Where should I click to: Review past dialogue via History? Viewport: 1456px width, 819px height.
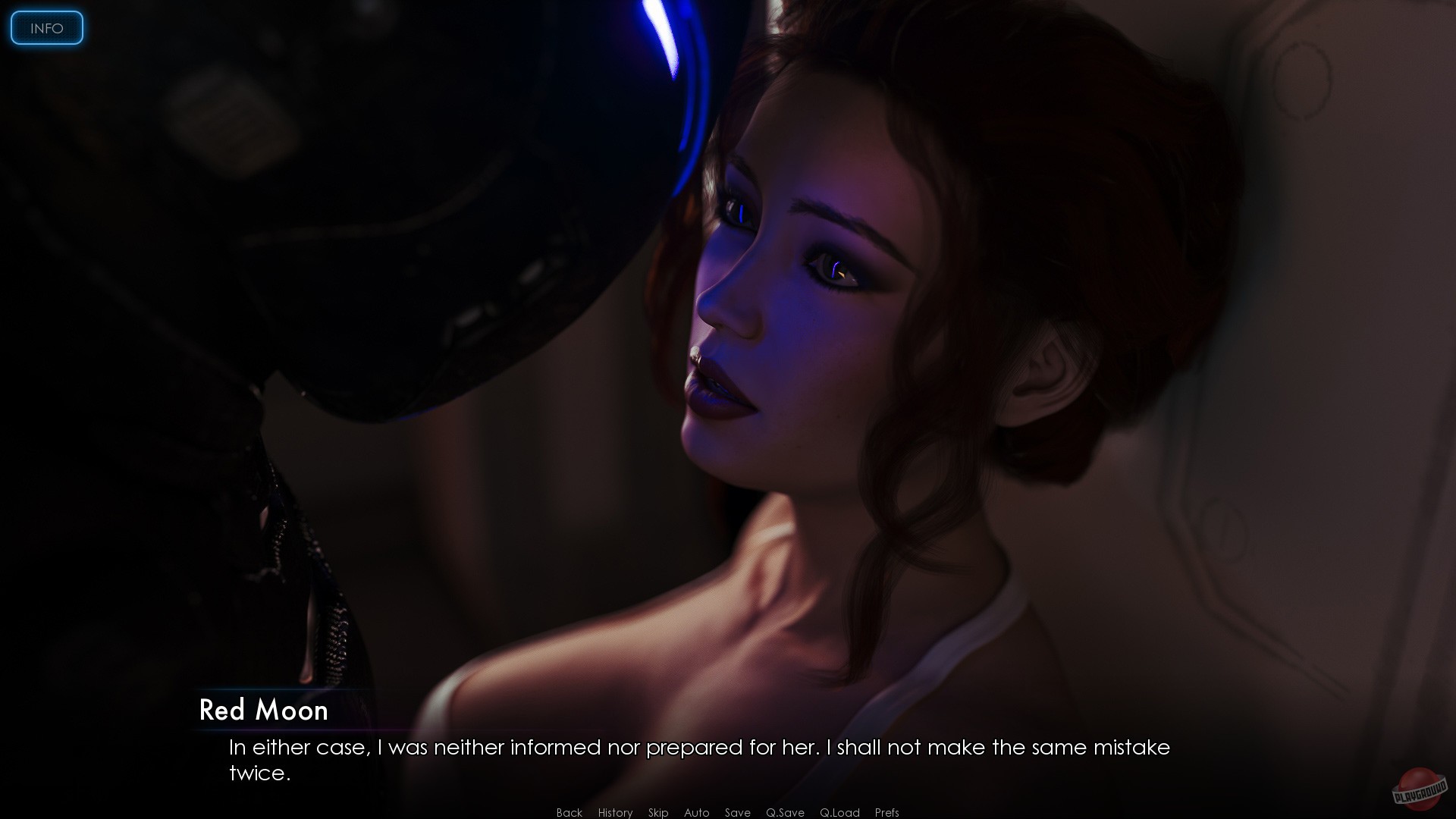point(614,812)
